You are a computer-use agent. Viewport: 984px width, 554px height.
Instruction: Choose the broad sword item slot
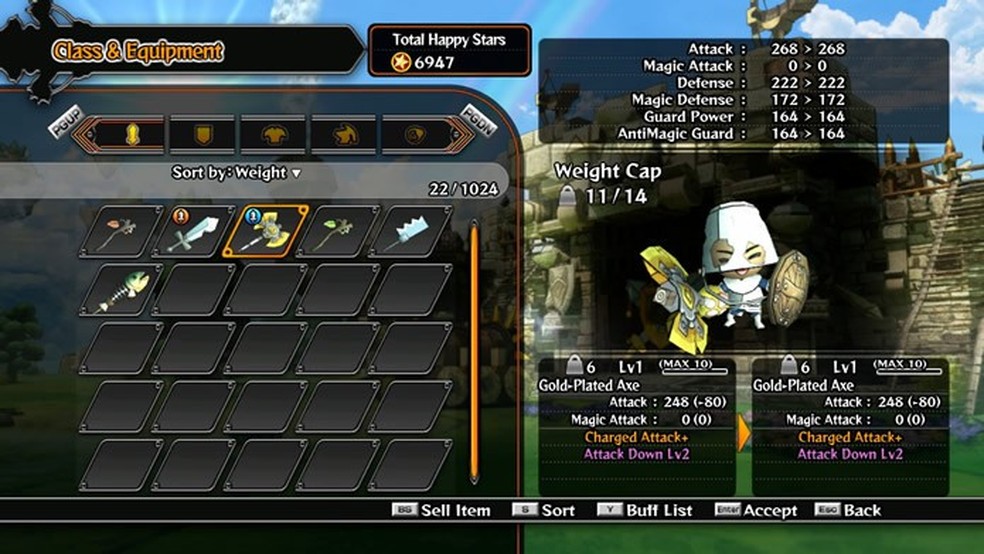(193, 232)
